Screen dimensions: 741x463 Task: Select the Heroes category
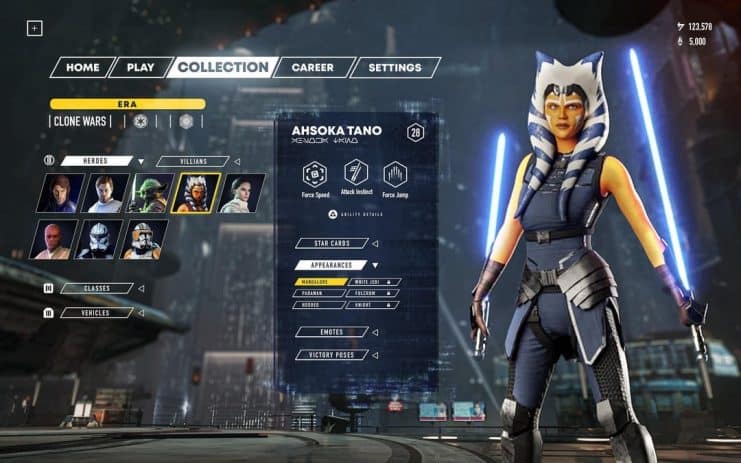97,161
